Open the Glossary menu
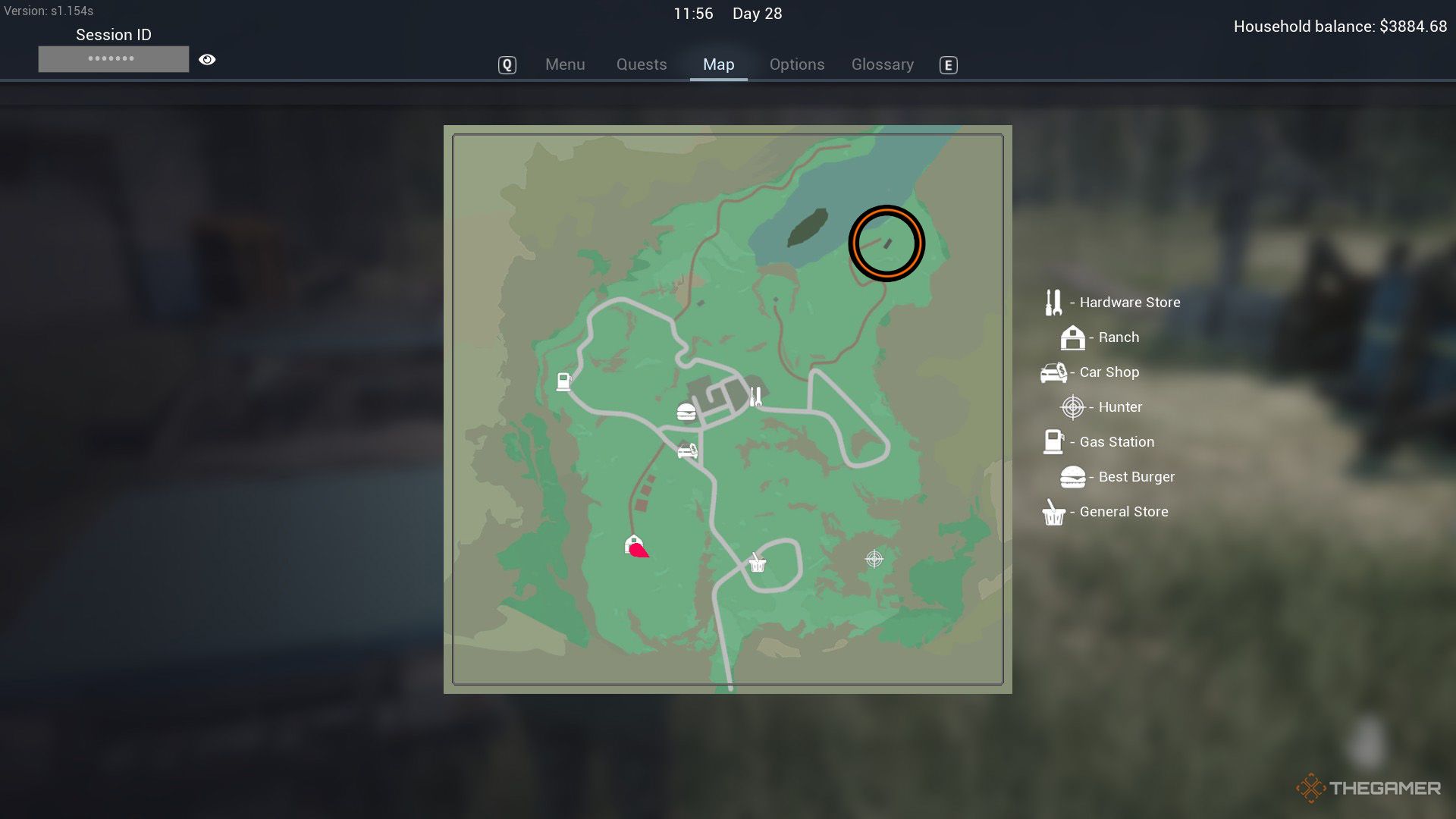This screenshot has width=1456, height=819. (882, 64)
